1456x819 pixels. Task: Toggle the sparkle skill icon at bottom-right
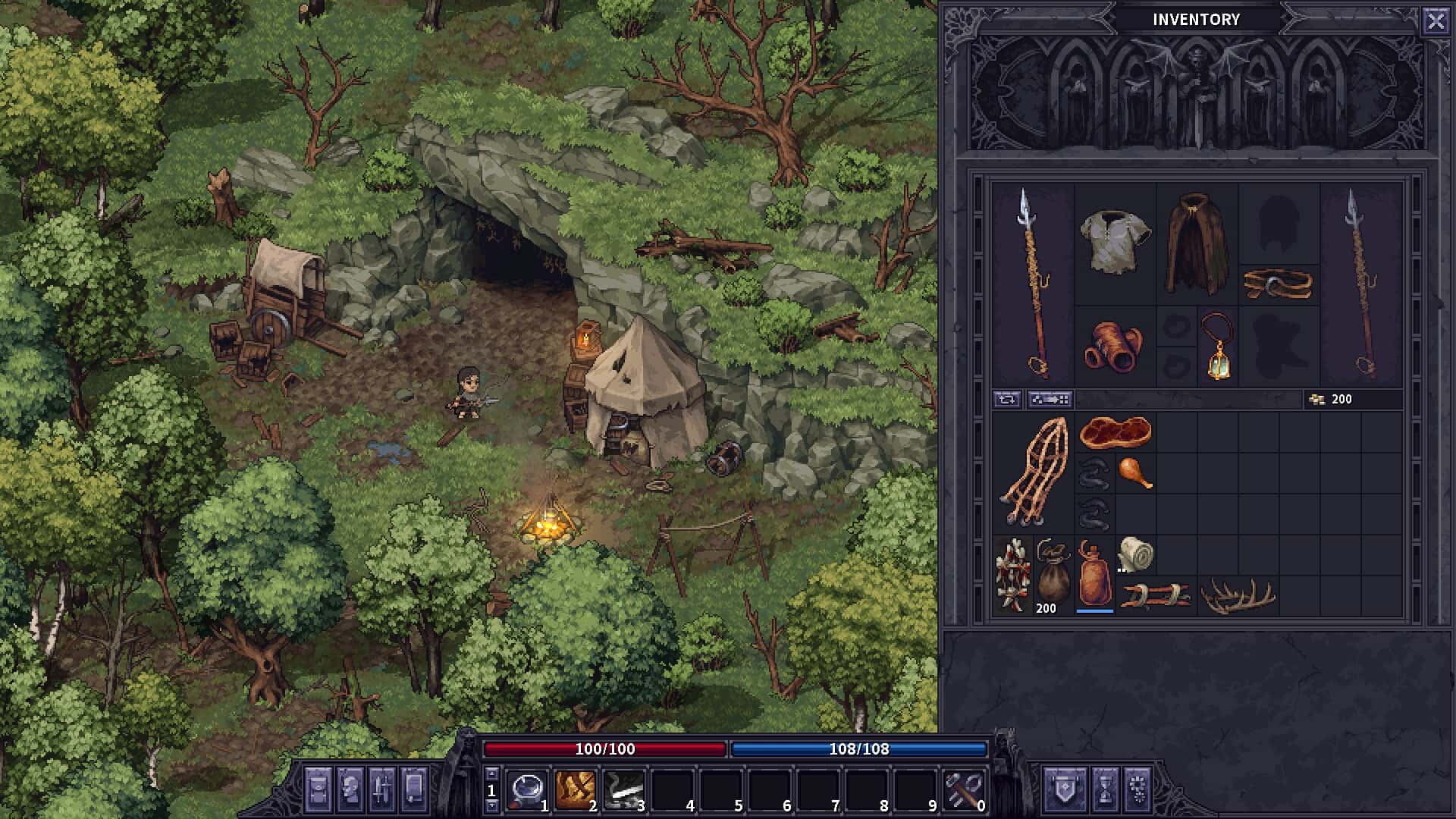click(1137, 789)
